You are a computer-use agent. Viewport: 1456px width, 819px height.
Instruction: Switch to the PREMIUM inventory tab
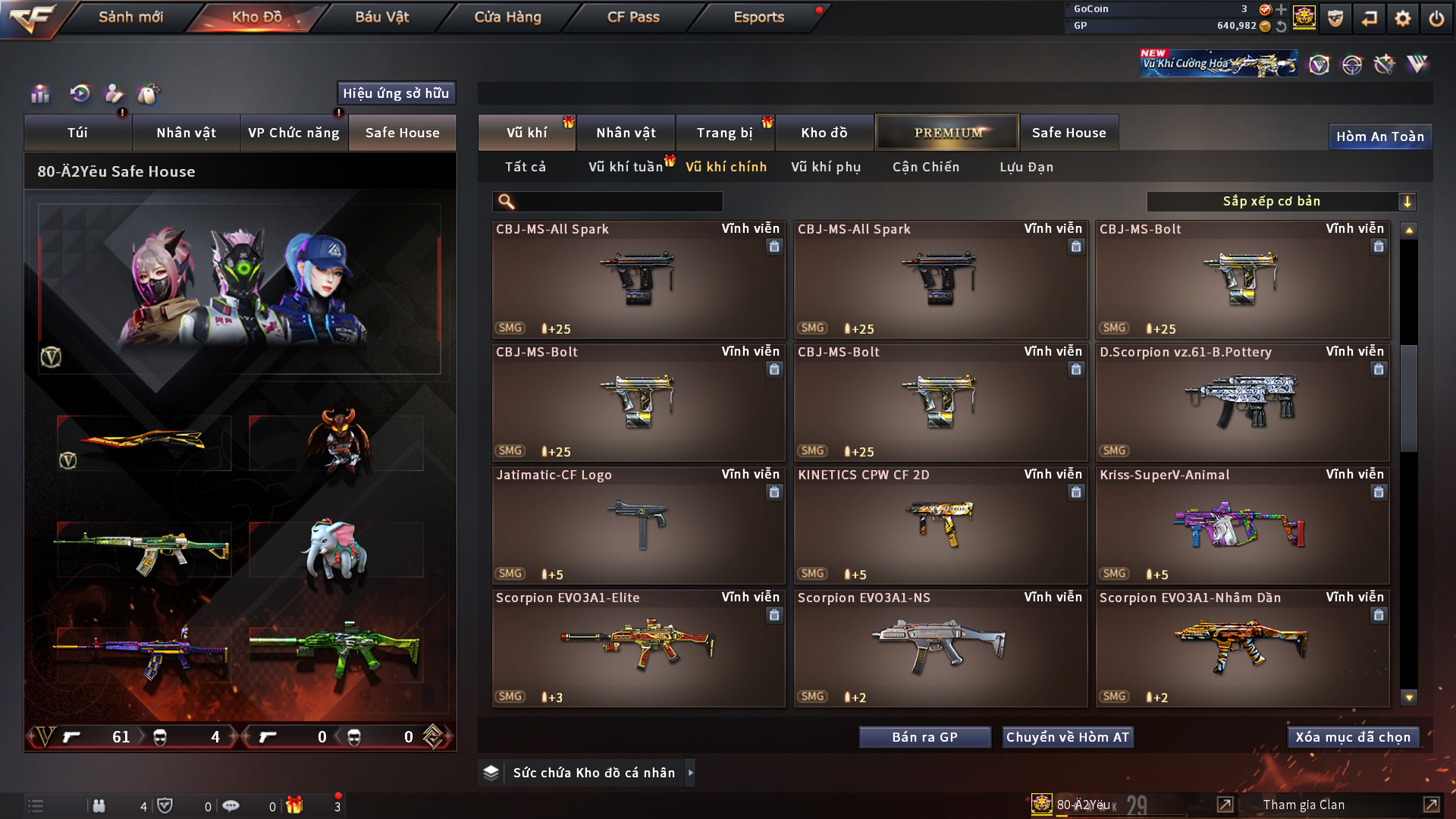947,133
